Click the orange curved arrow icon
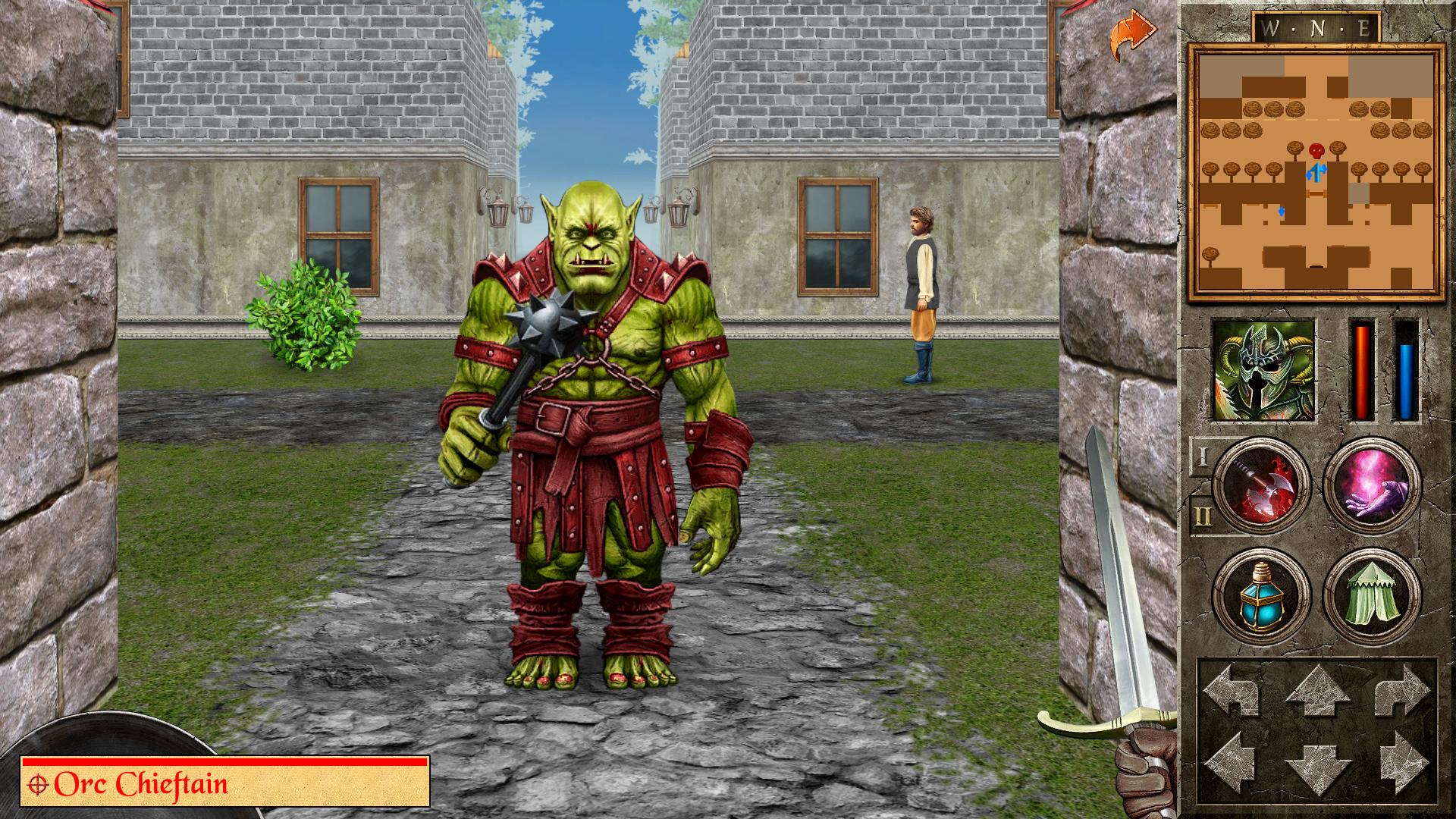The height and width of the screenshot is (819, 1456). [1131, 34]
